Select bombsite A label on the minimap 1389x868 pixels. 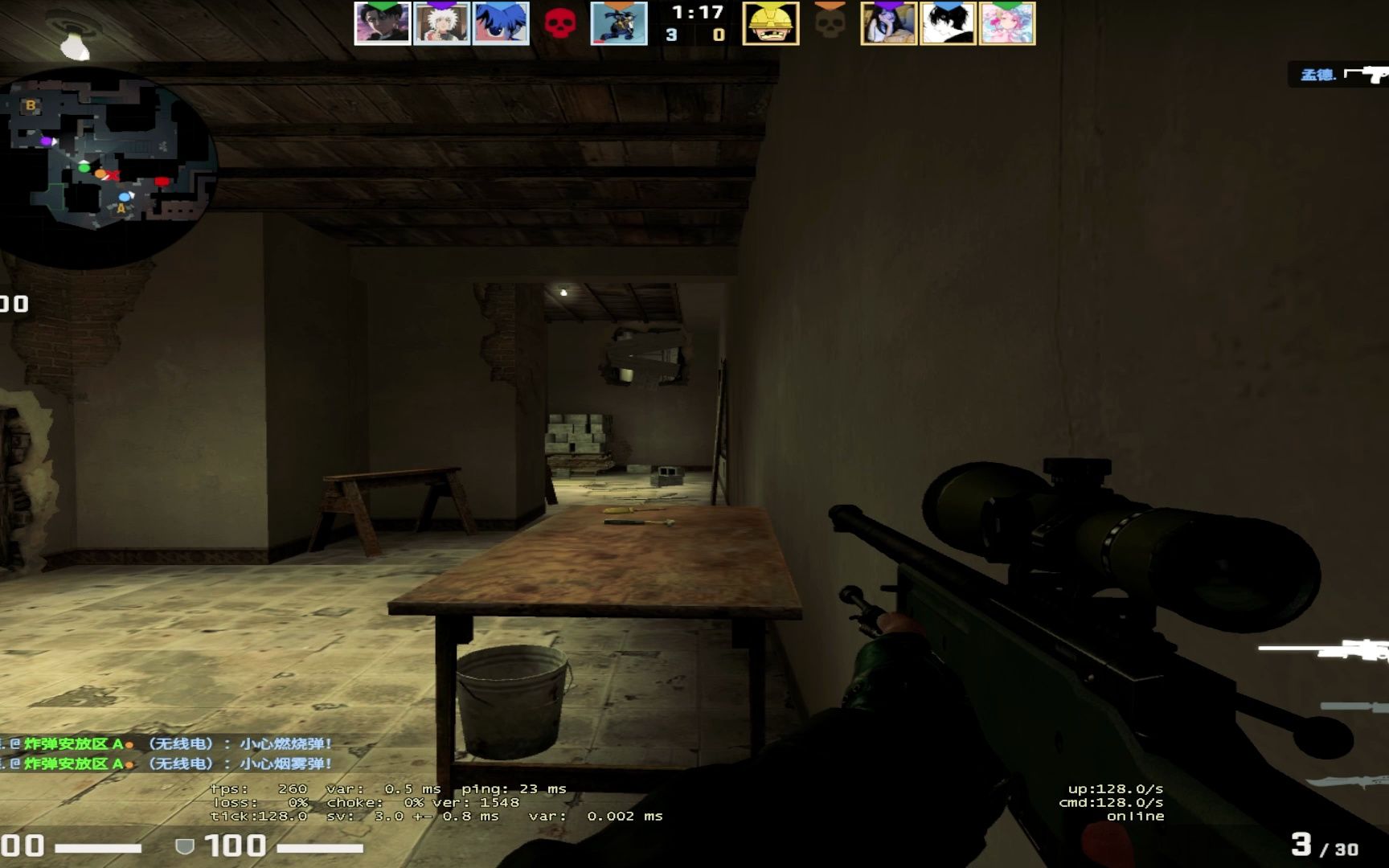[x=121, y=209]
